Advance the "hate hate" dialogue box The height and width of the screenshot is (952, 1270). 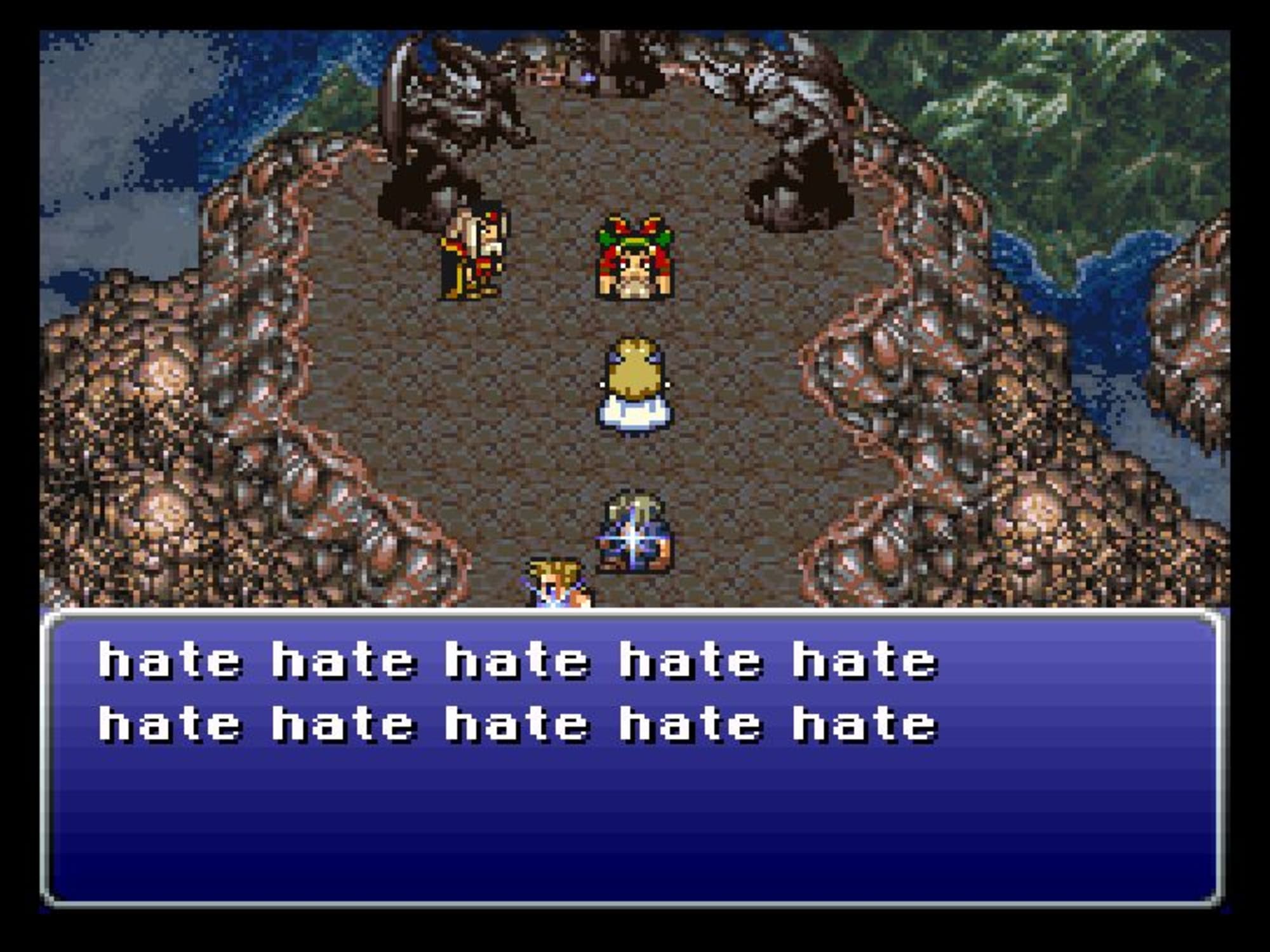tap(632, 758)
